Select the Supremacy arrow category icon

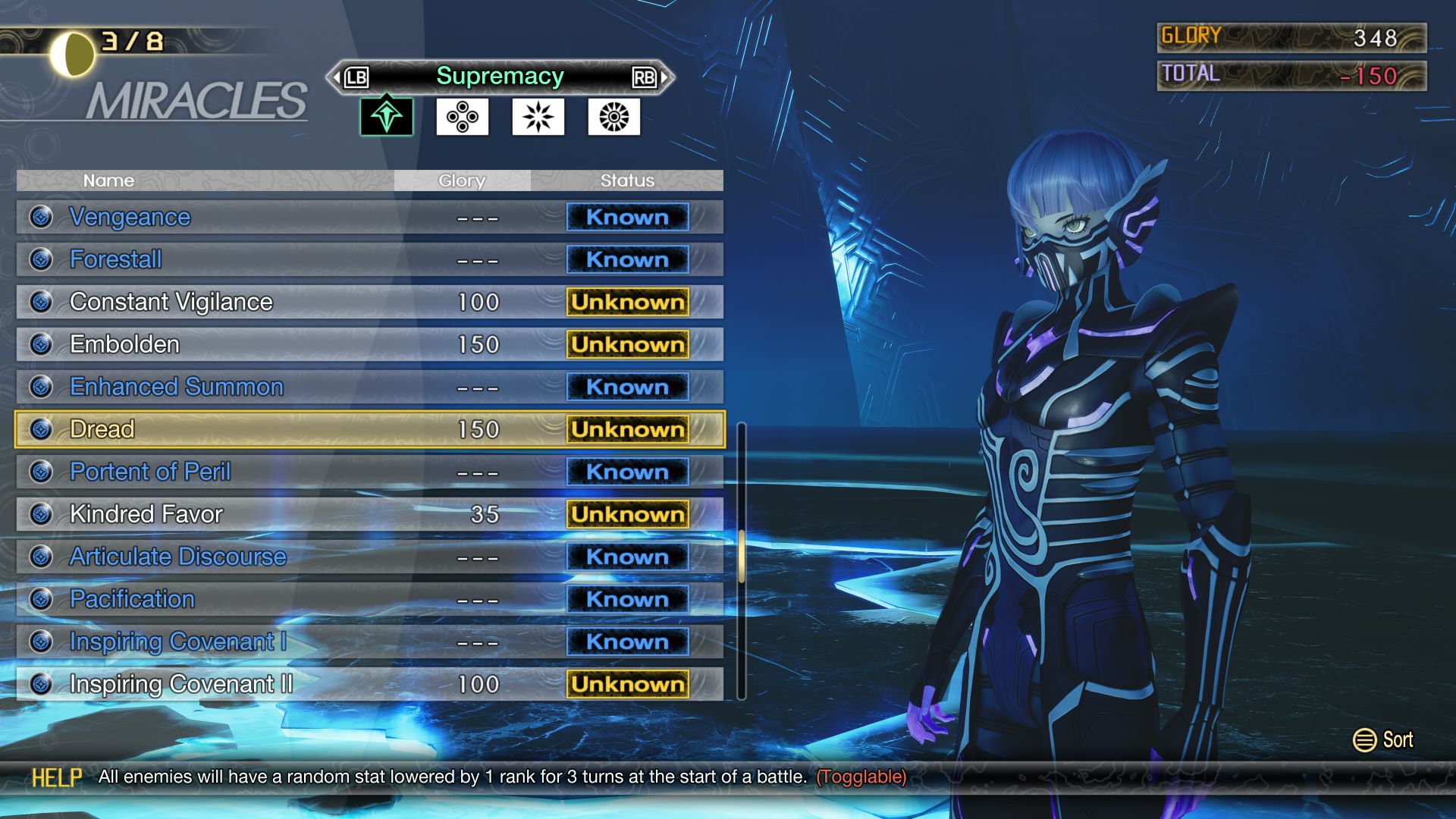(x=385, y=118)
